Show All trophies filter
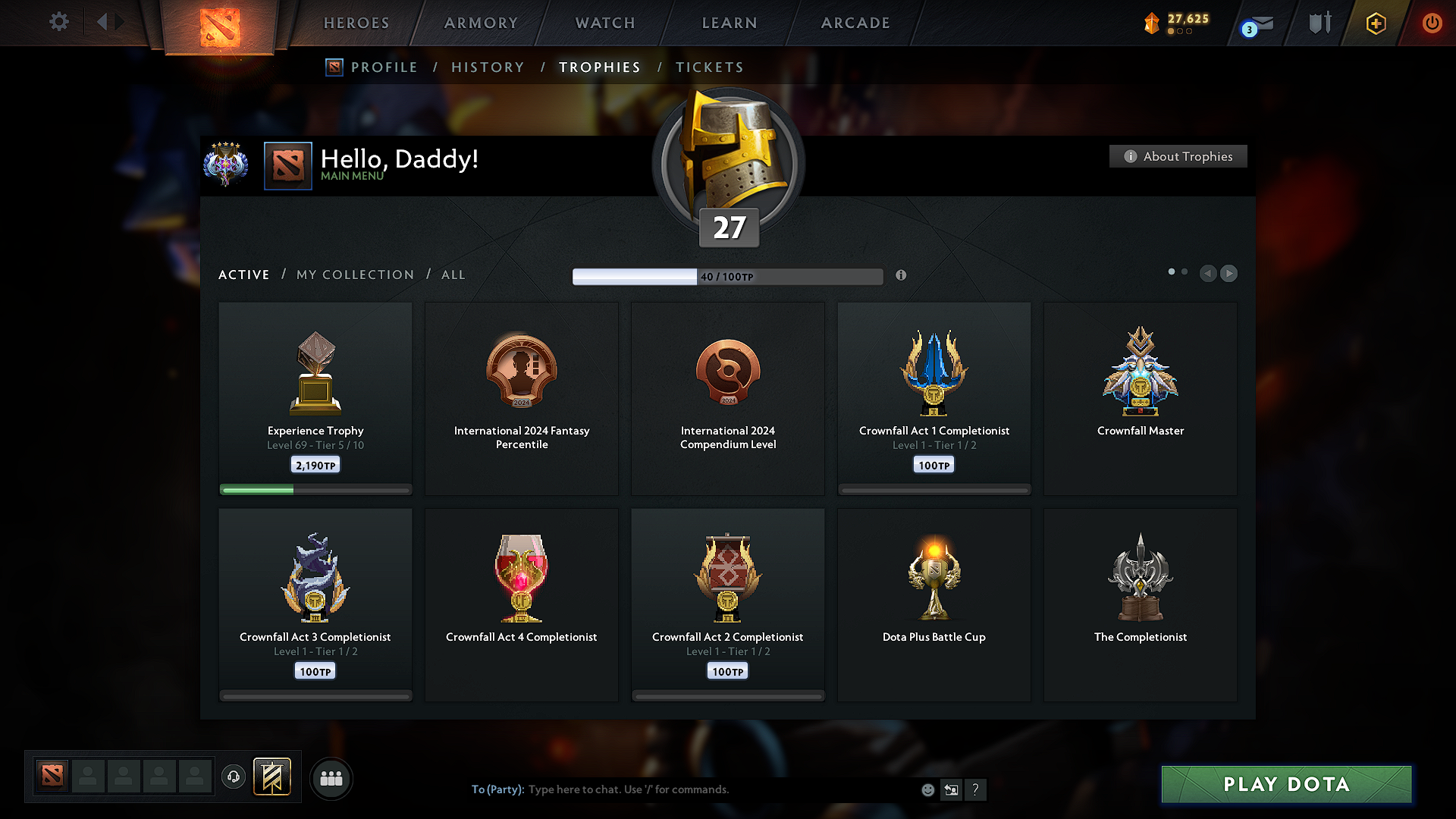 [x=453, y=275]
